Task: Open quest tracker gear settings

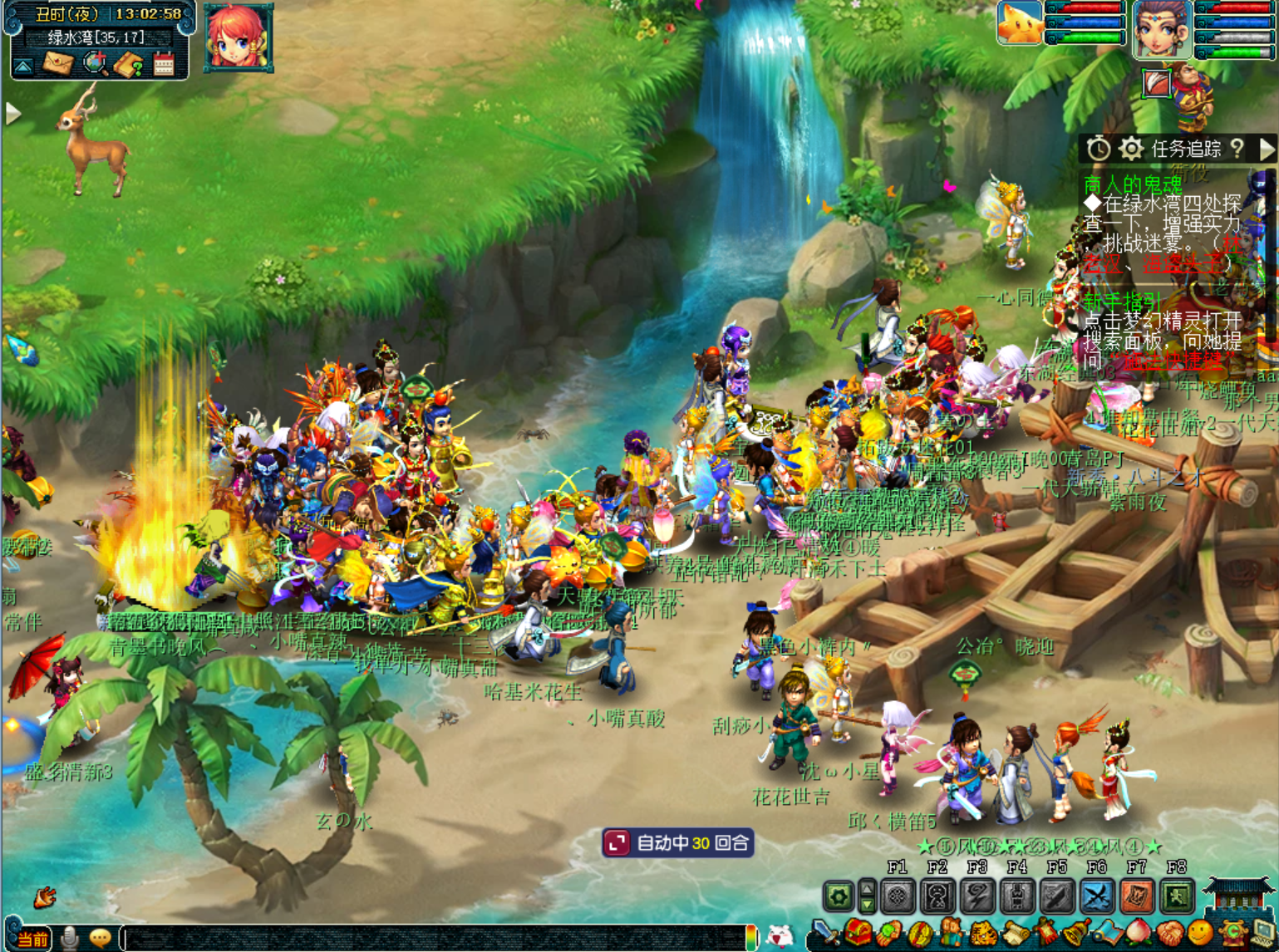Action: click(1130, 150)
